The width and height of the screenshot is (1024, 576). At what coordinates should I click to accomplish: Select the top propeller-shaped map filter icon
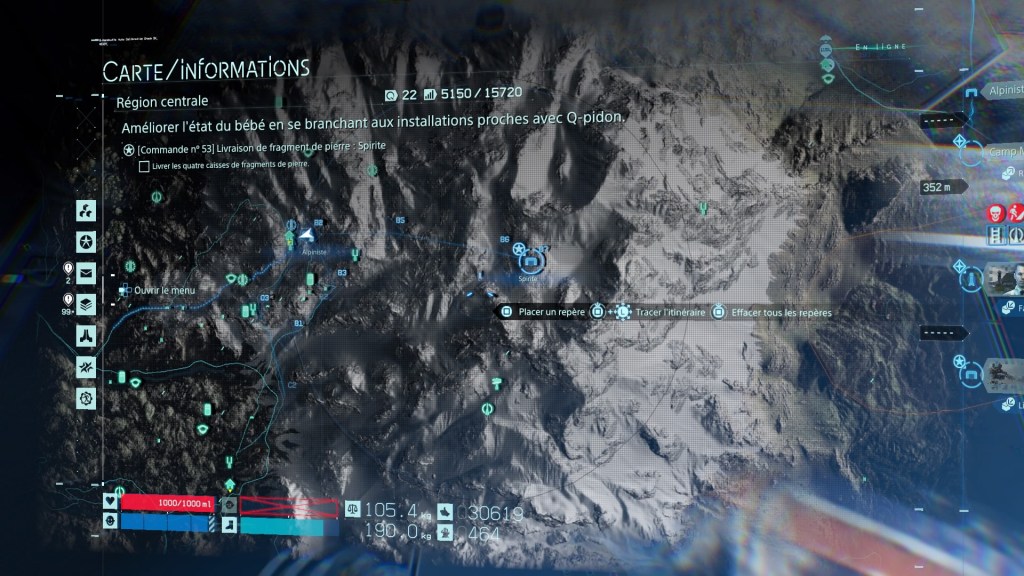[x=87, y=211]
